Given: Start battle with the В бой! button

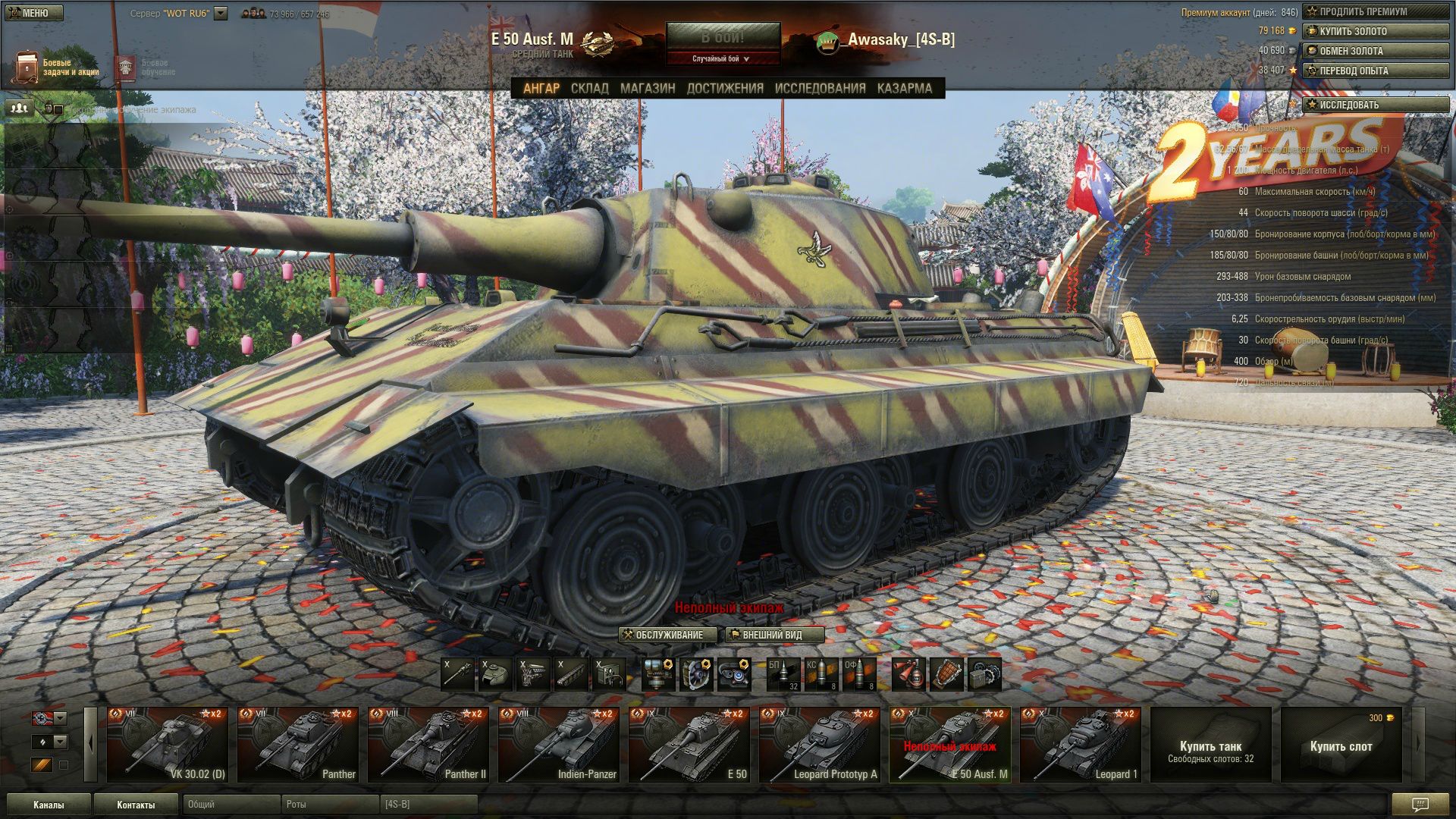Looking at the screenshot, I should pyautogui.click(x=722, y=37).
